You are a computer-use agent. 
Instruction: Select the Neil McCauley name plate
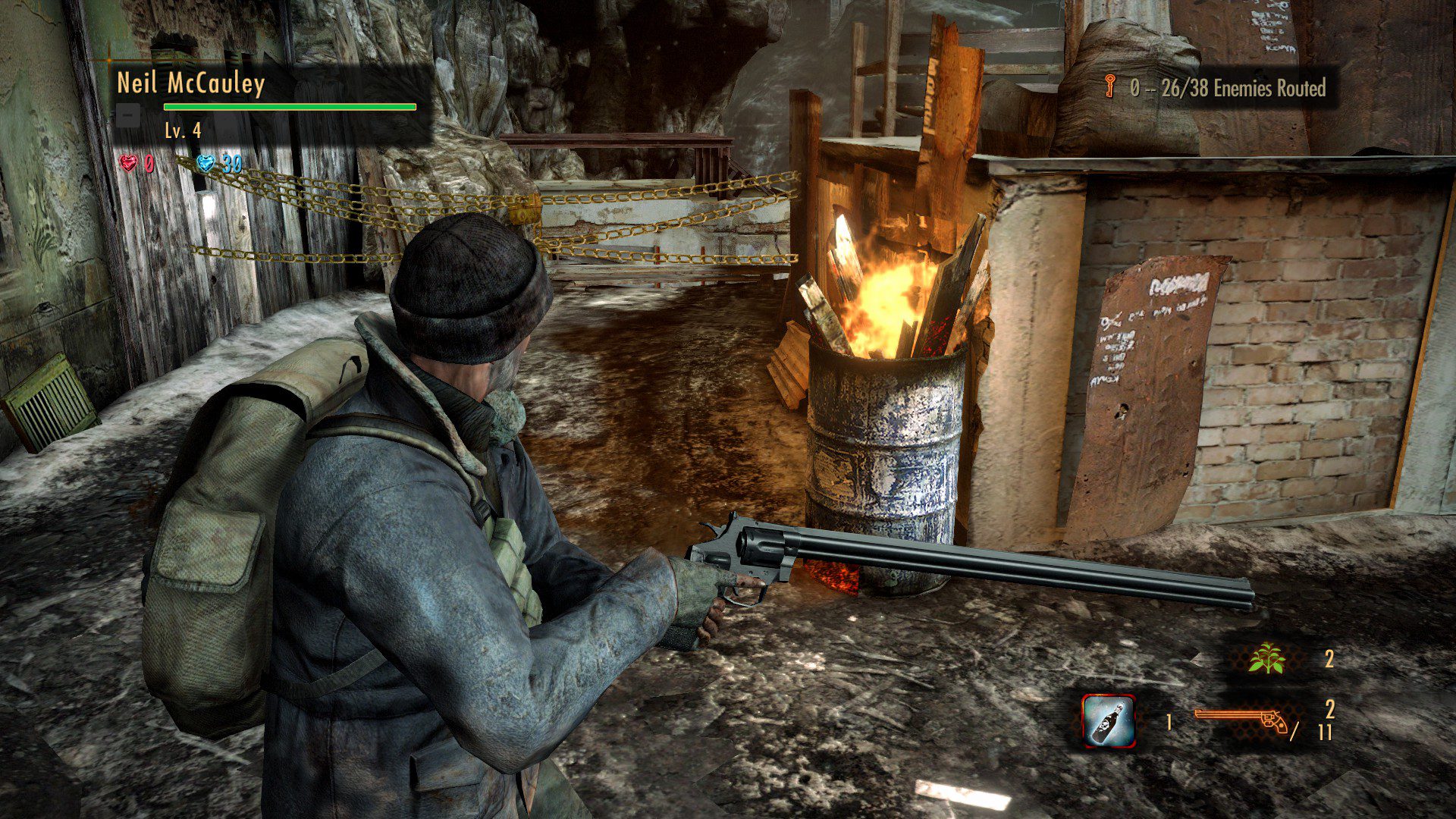click(x=190, y=83)
